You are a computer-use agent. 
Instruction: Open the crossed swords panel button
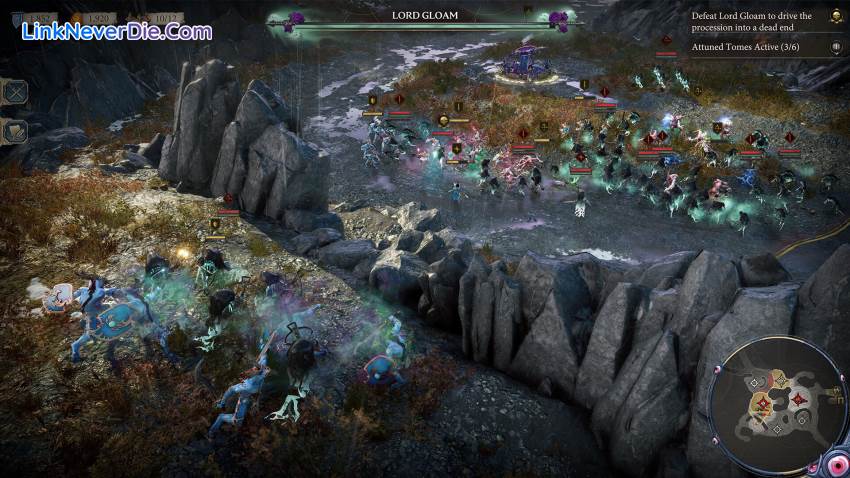point(16,92)
